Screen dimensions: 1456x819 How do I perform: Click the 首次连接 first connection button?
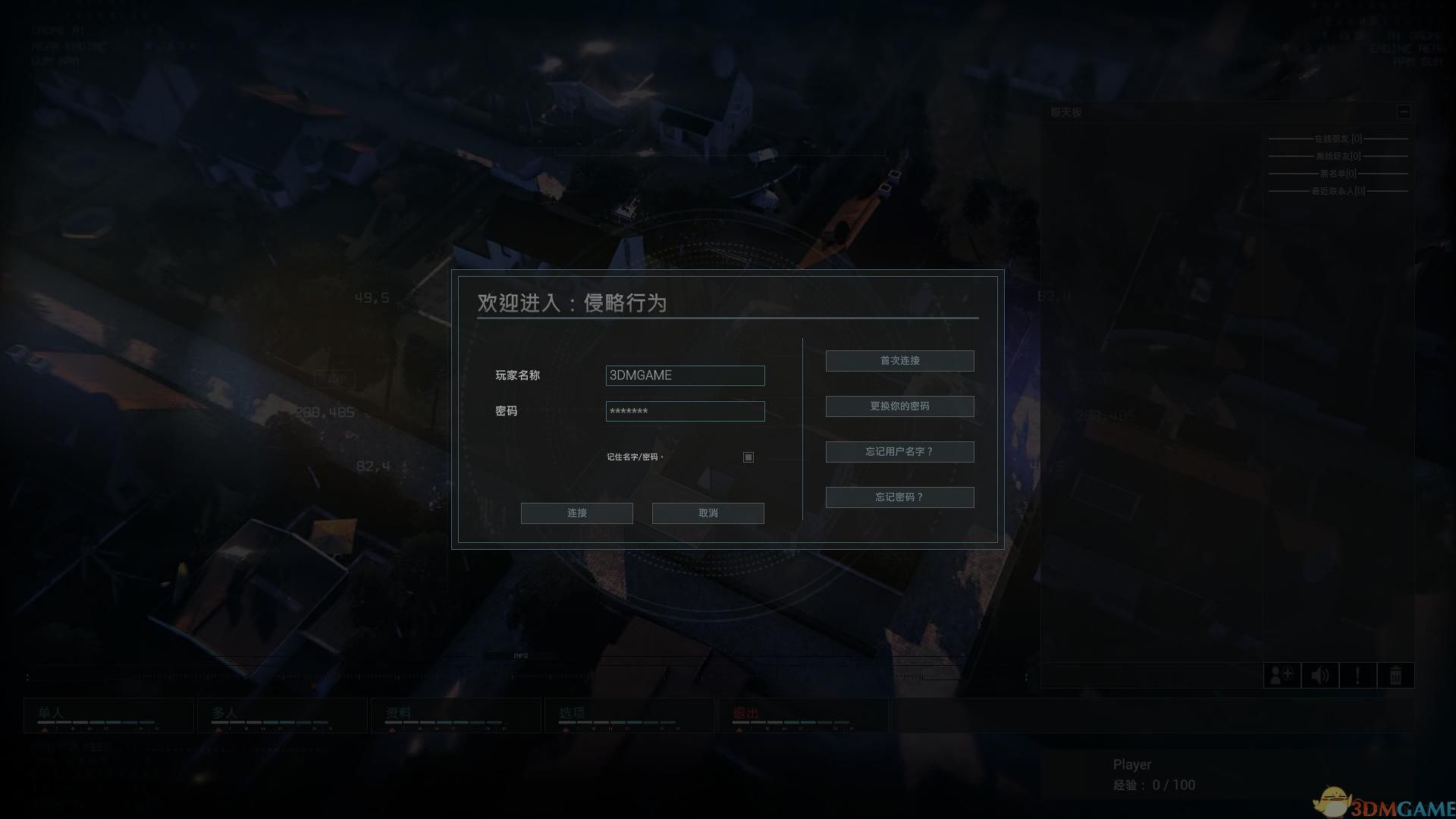[899, 360]
